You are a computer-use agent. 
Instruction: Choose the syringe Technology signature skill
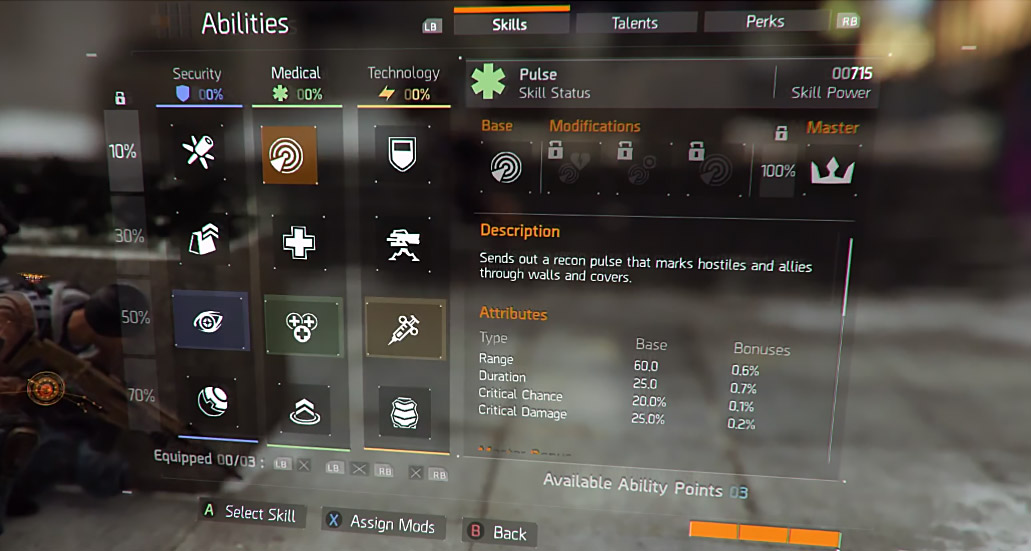[x=404, y=327]
